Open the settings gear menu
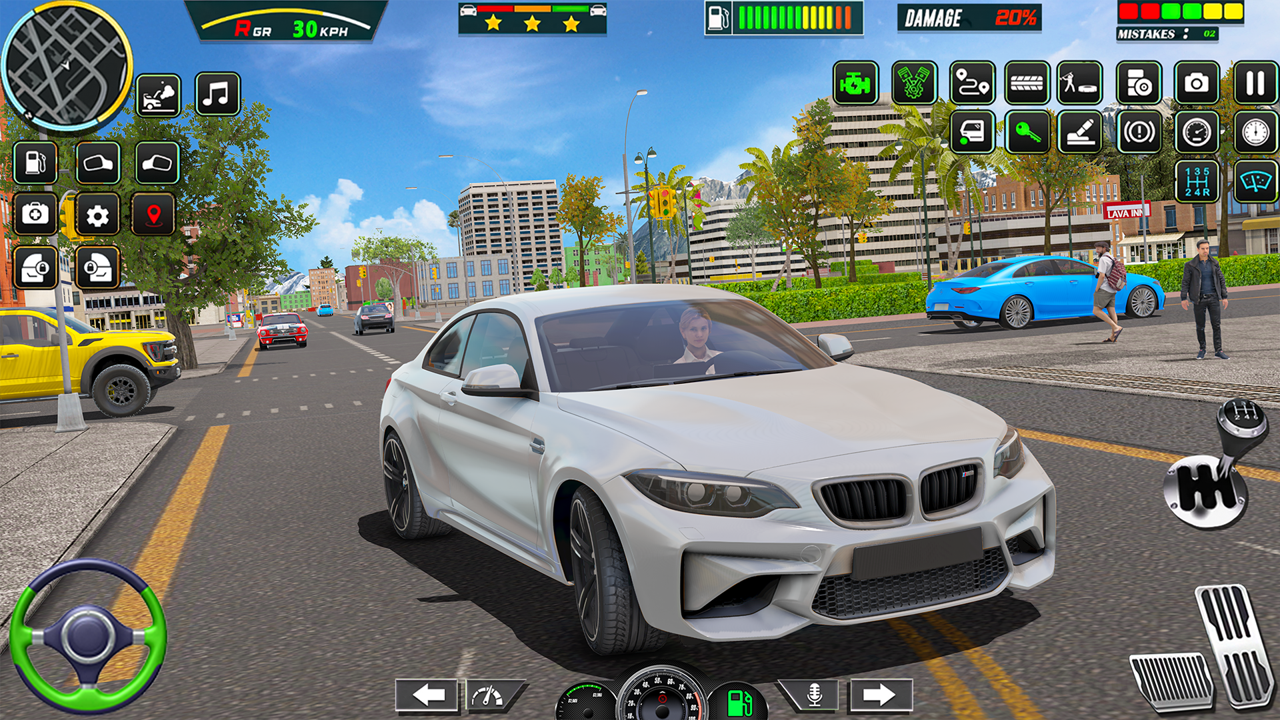Image resolution: width=1280 pixels, height=720 pixels. click(95, 213)
